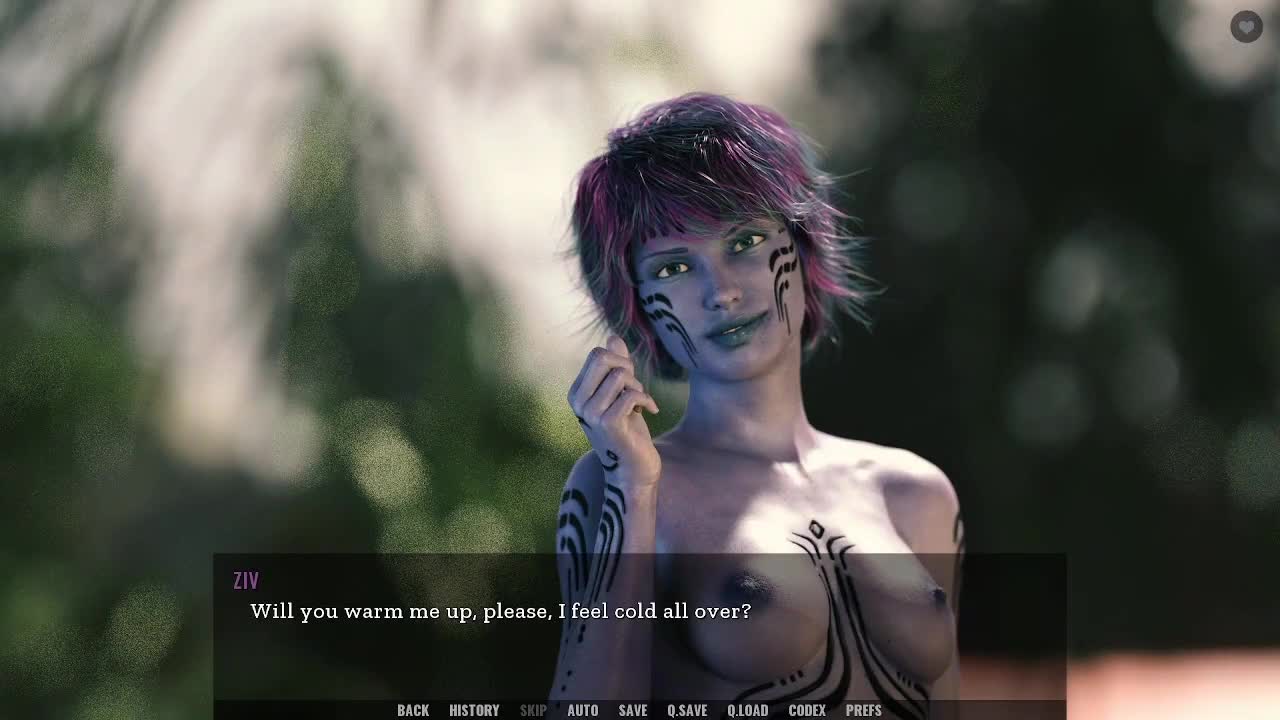Open the dialogue History log
Viewport: 1280px width, 720px height.
point(474,710)
